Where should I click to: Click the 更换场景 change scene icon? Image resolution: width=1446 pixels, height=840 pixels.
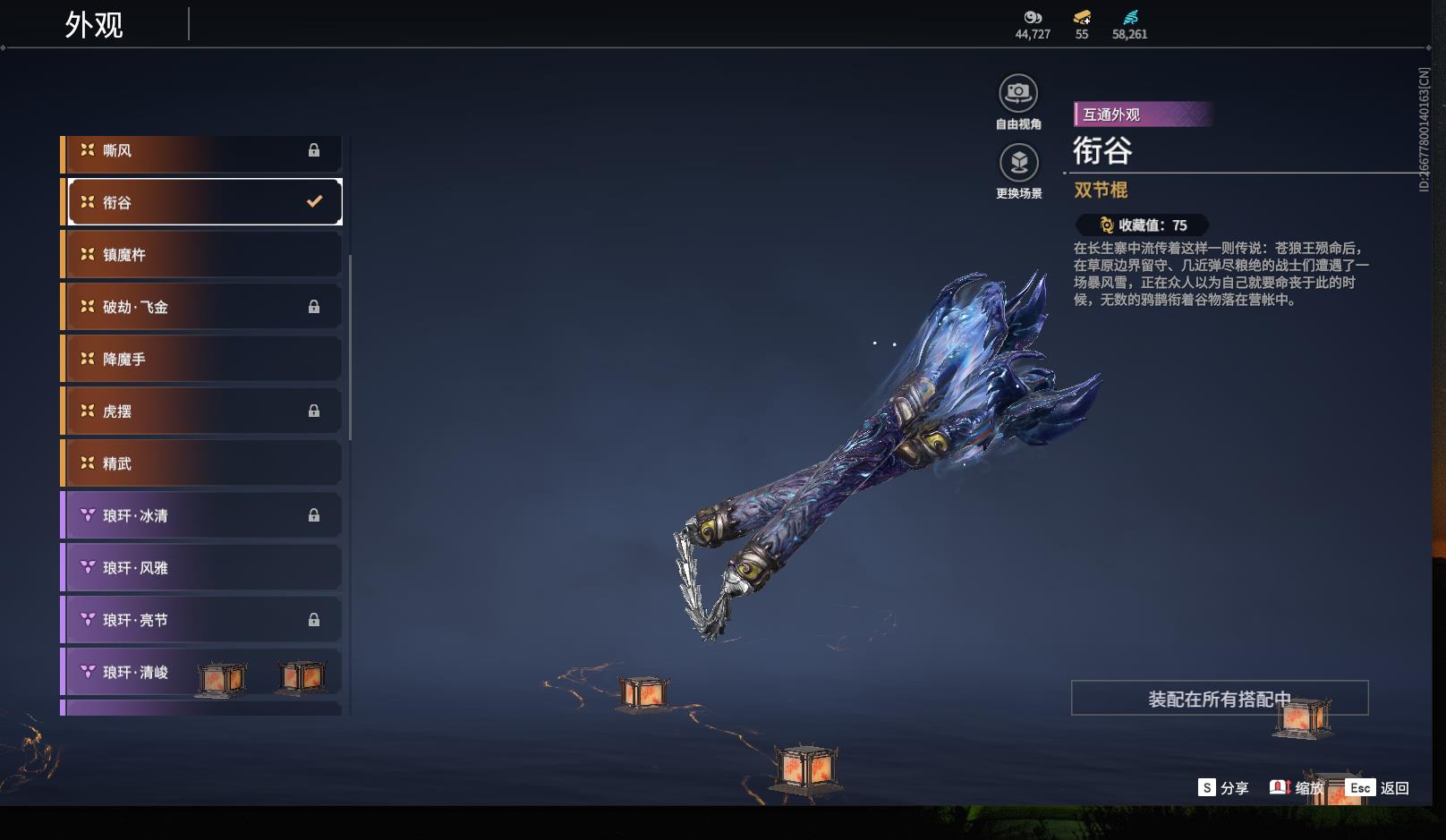click(1018, 164)
